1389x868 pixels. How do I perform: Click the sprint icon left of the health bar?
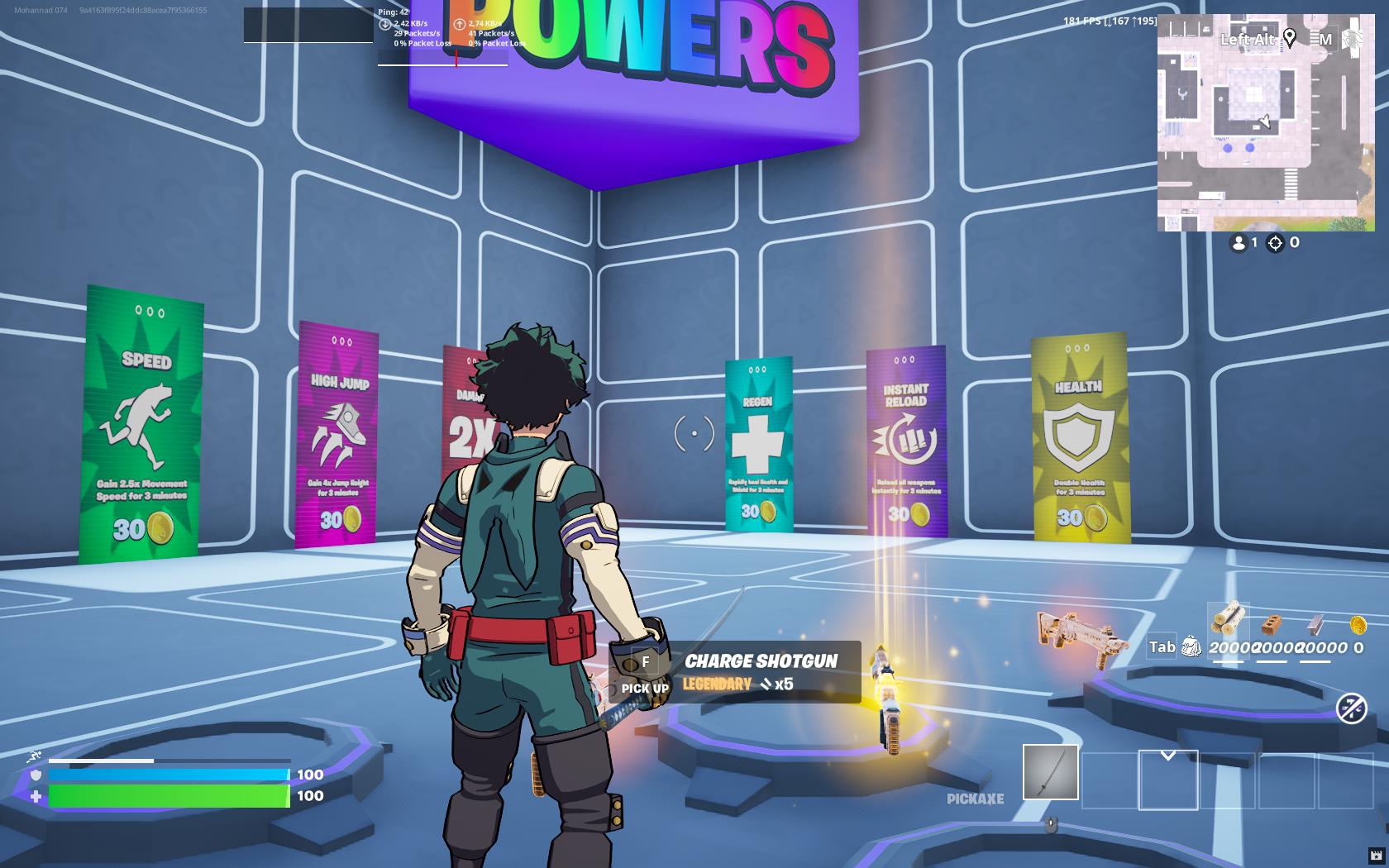[x=34, y=755]
